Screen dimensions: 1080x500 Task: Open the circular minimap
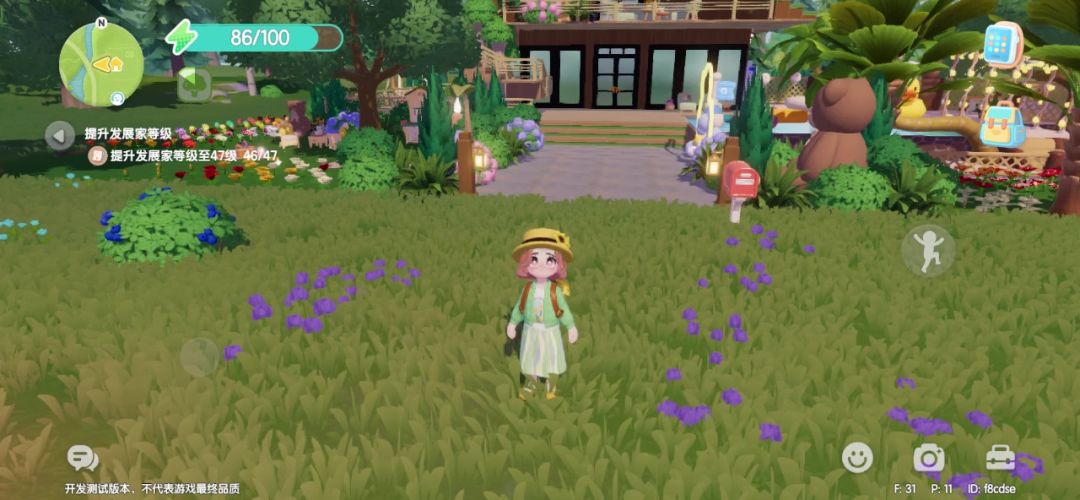point(101,63)
